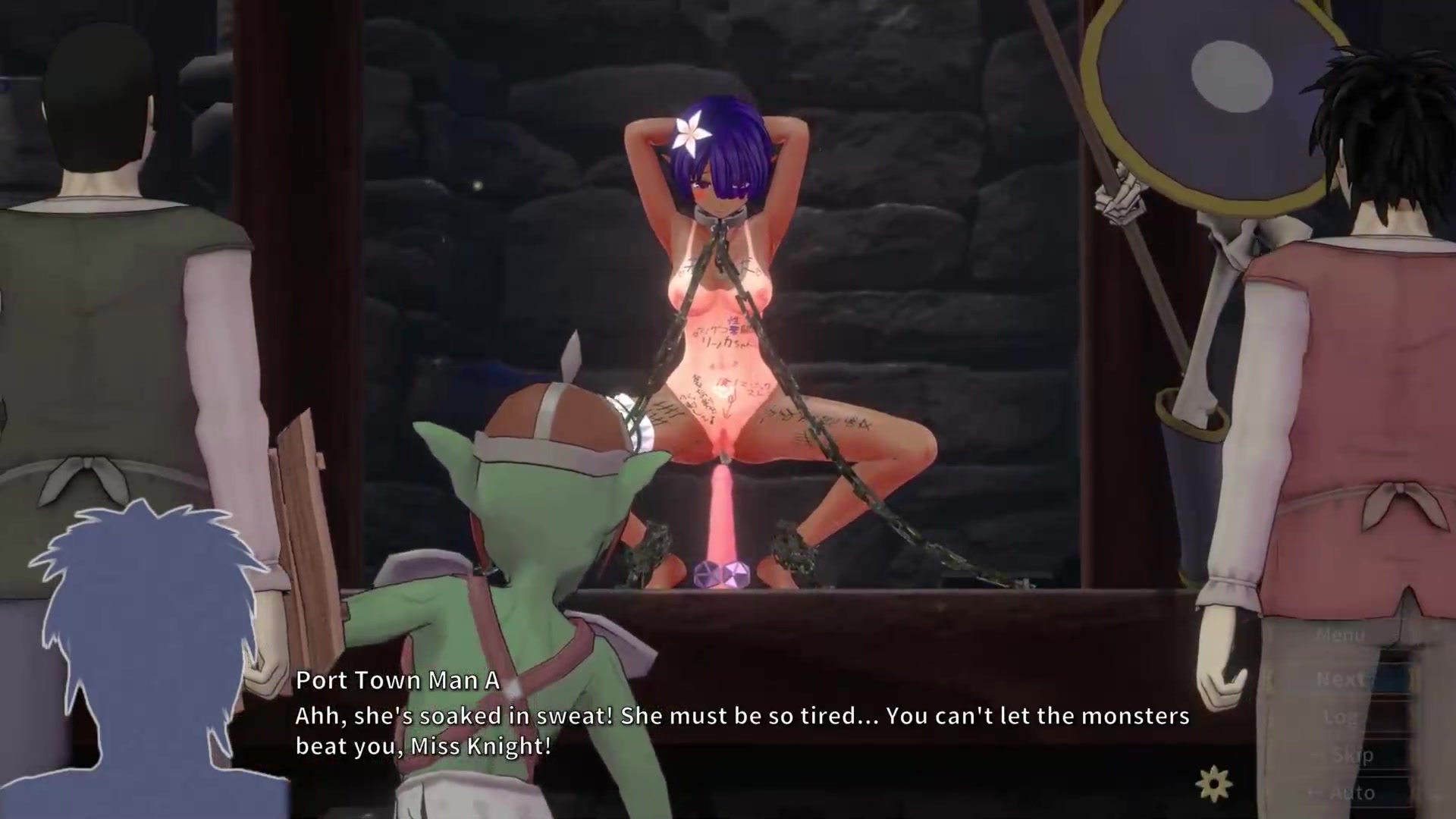Open the dialogue Log

(x=1340, y=717)
